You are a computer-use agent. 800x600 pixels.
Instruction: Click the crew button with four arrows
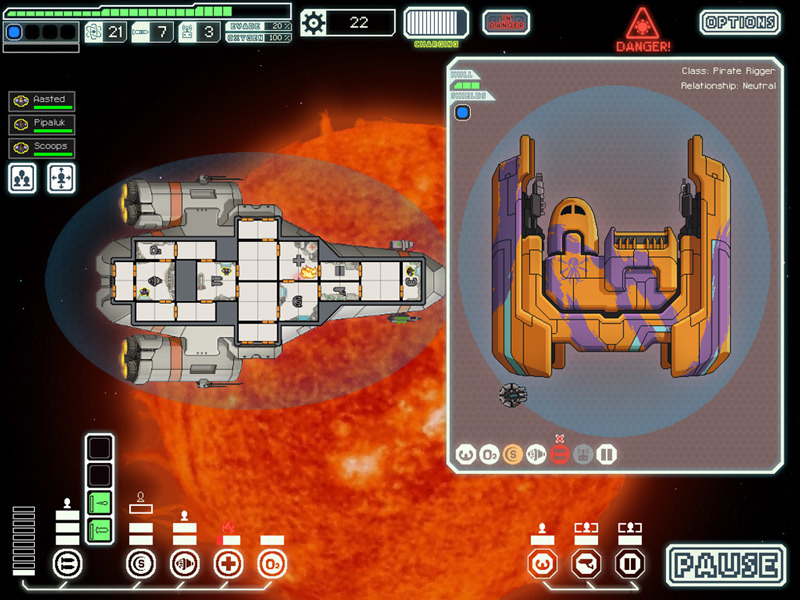[62, 178]
